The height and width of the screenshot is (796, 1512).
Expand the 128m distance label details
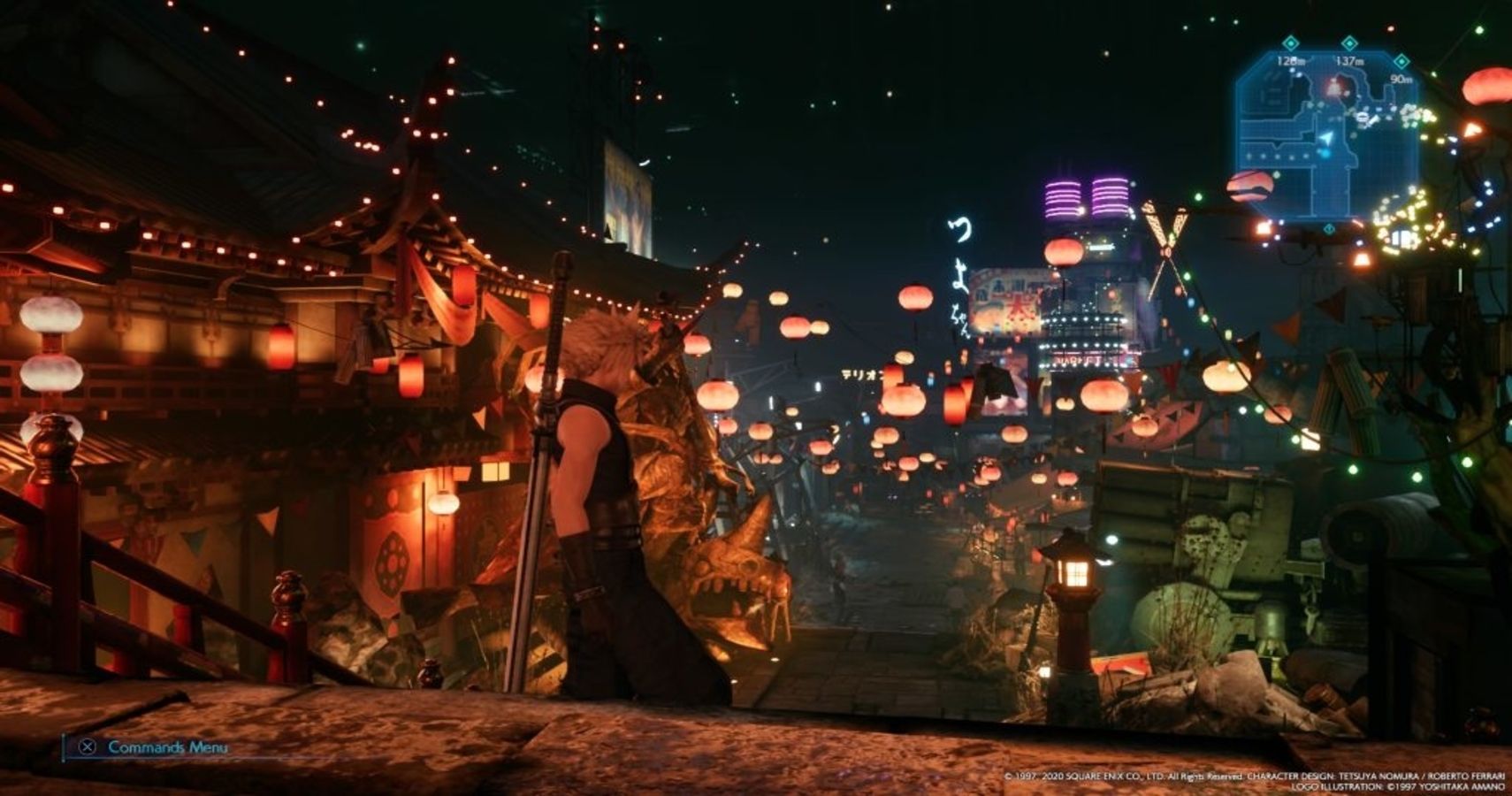tap(1292, 60)
